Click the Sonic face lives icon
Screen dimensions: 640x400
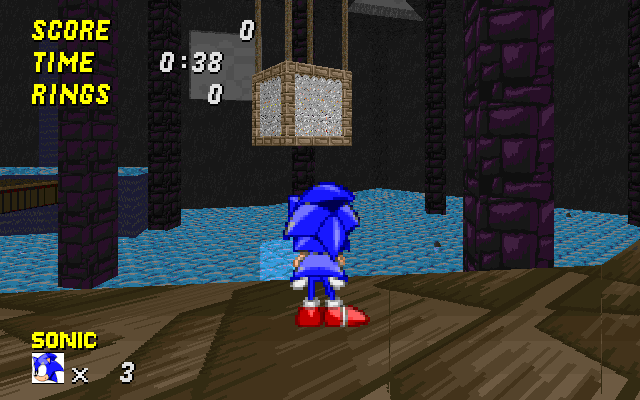(x=47, y=368)
